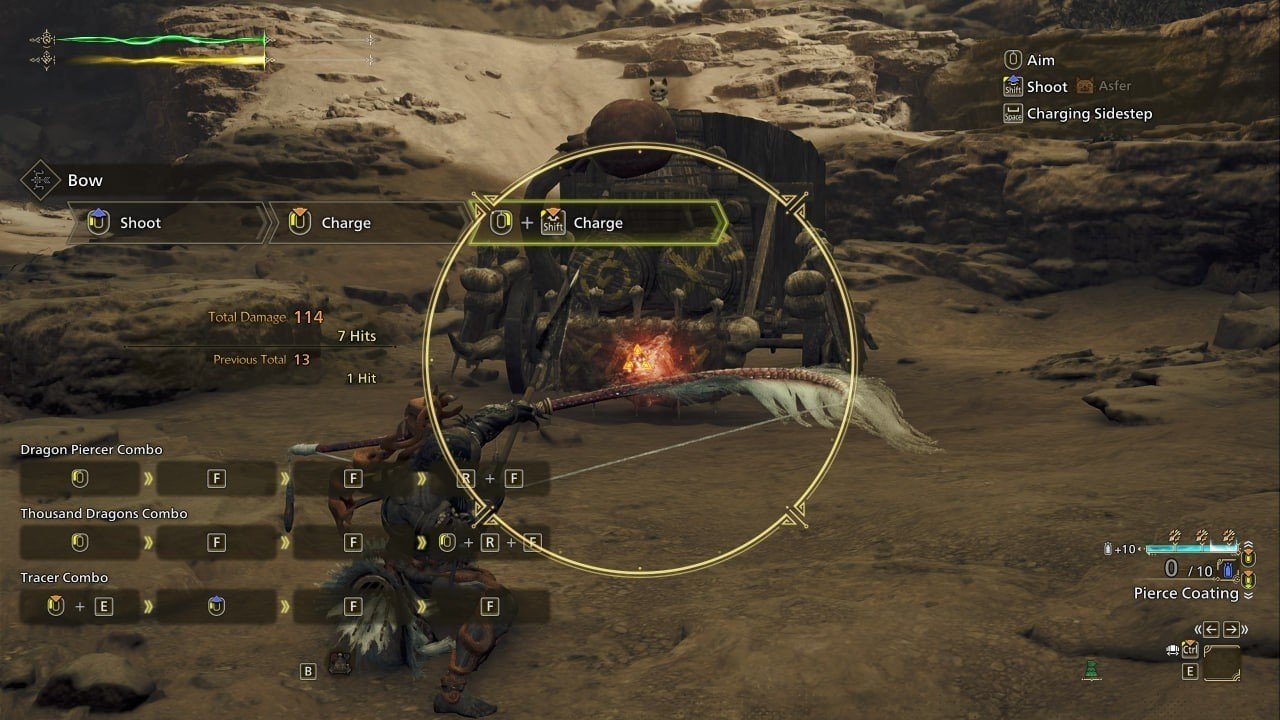
Task: Select the Bow weapon diamond icon
Action: coord(41,181)
